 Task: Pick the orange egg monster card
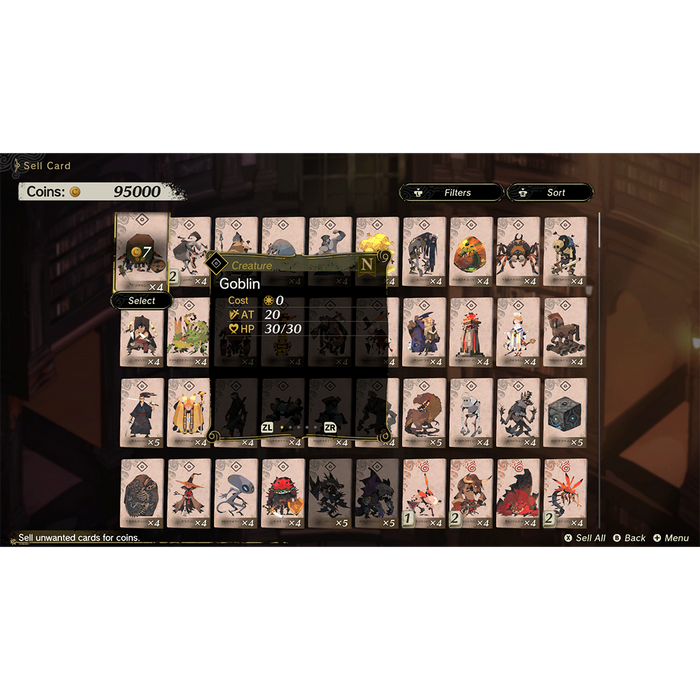tap(471, 252)
